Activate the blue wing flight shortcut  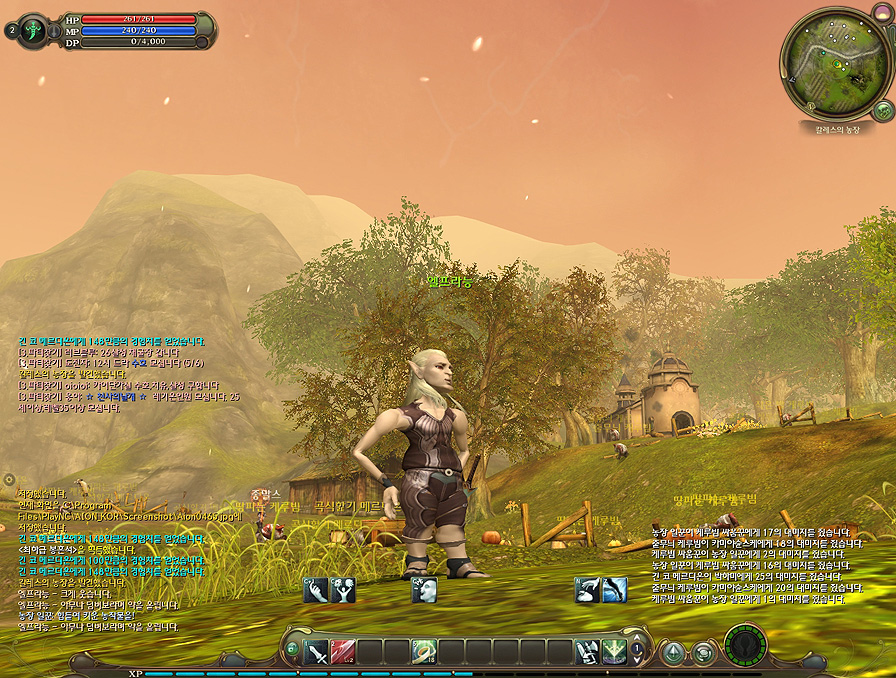click(614, 591)
